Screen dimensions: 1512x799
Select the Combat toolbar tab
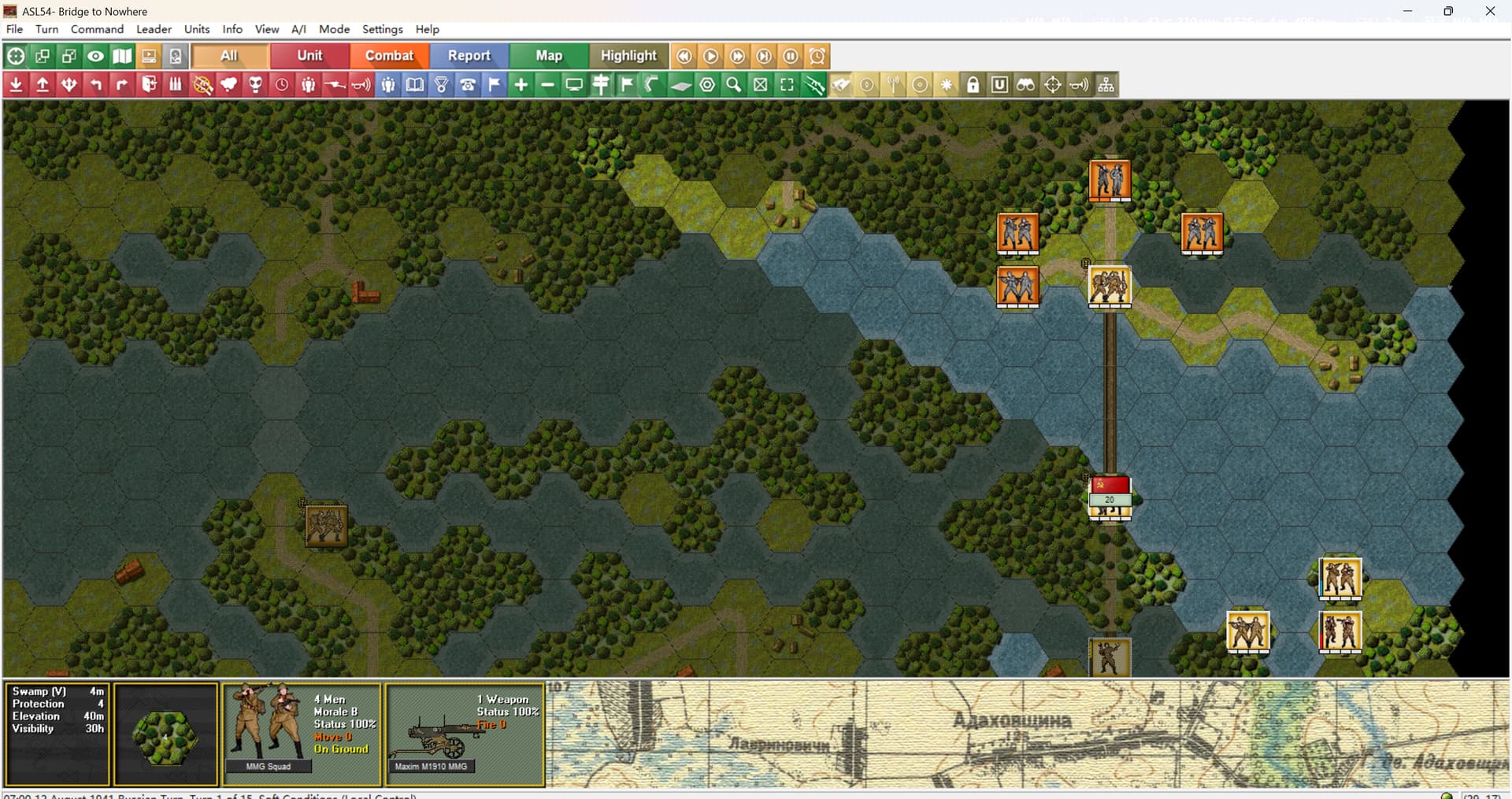point(389,56)
